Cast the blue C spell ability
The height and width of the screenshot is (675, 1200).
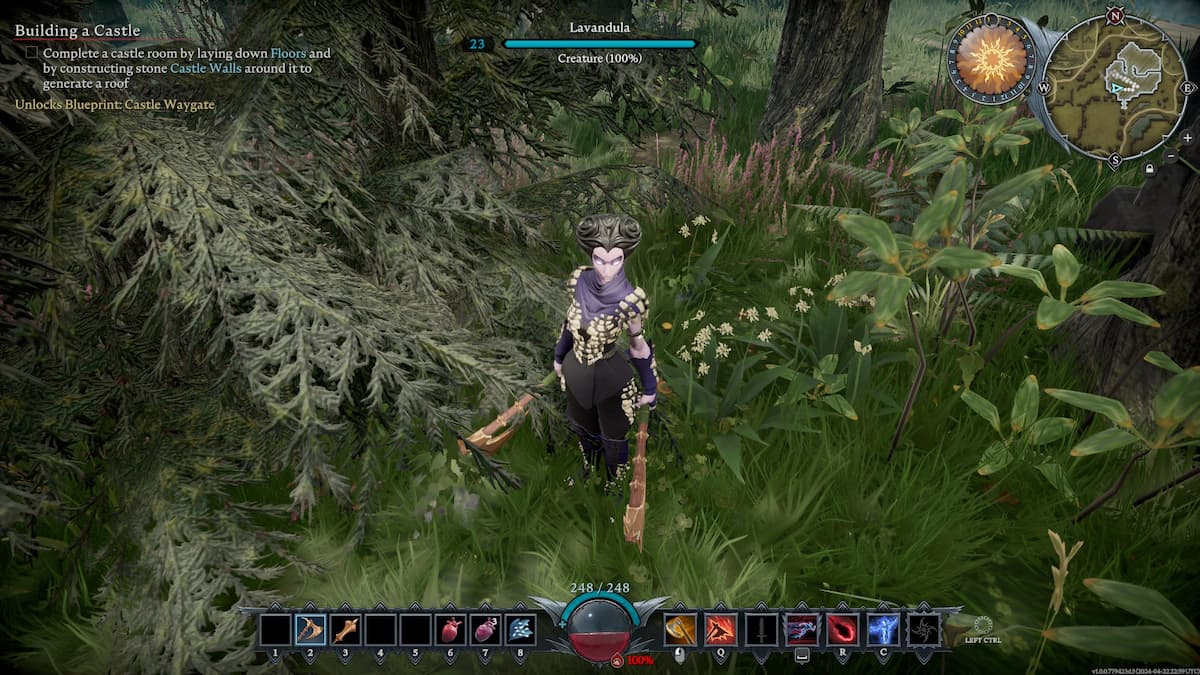[882, 629]
